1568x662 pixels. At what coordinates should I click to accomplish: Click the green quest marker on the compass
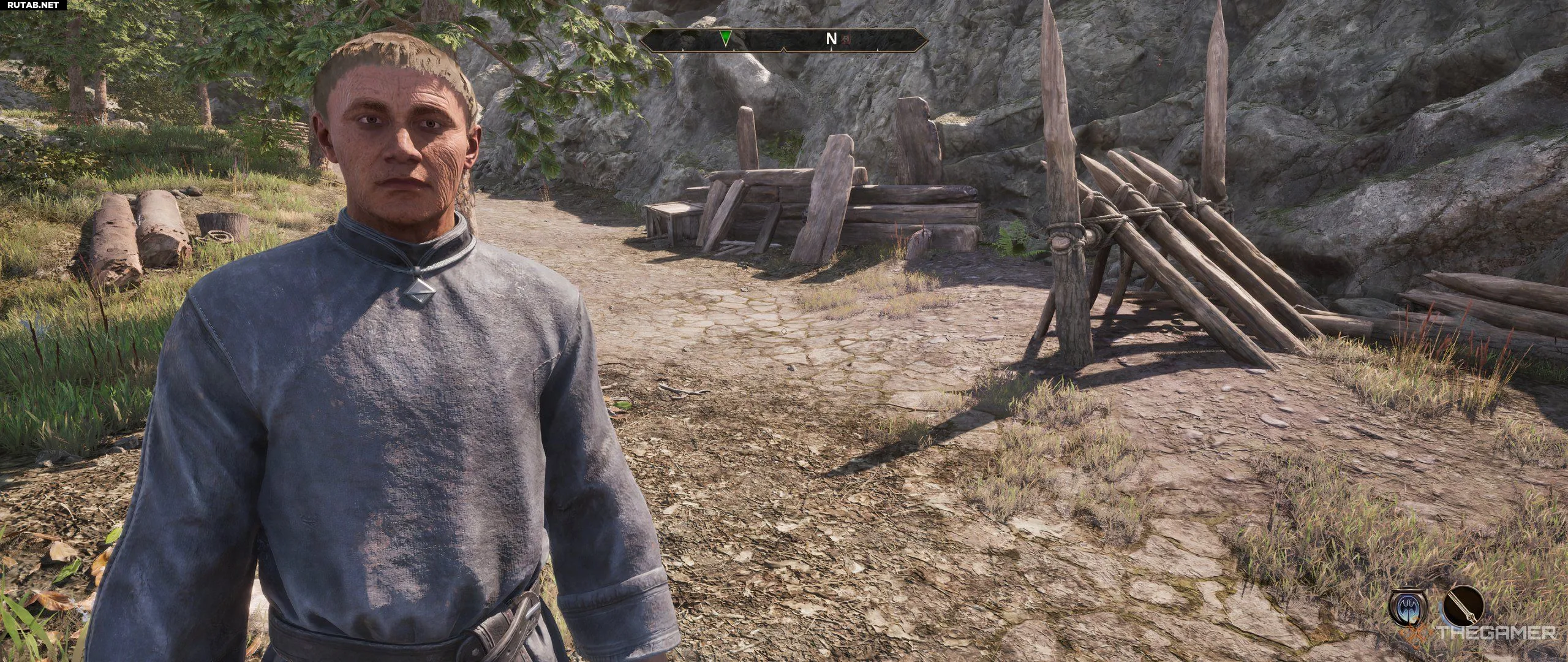[726, 39]
